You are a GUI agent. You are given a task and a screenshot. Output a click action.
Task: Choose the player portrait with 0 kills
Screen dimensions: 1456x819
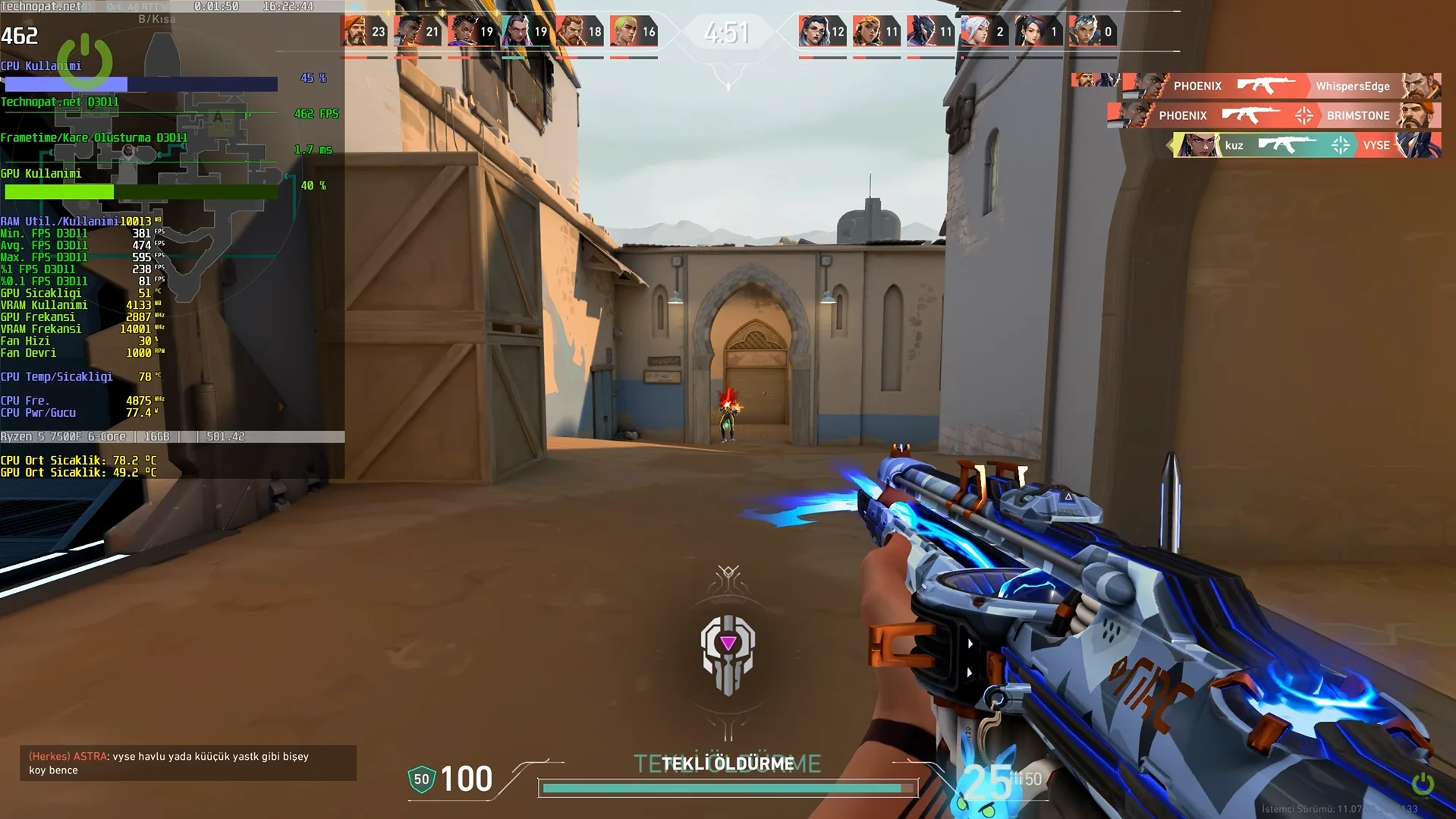1083,32
